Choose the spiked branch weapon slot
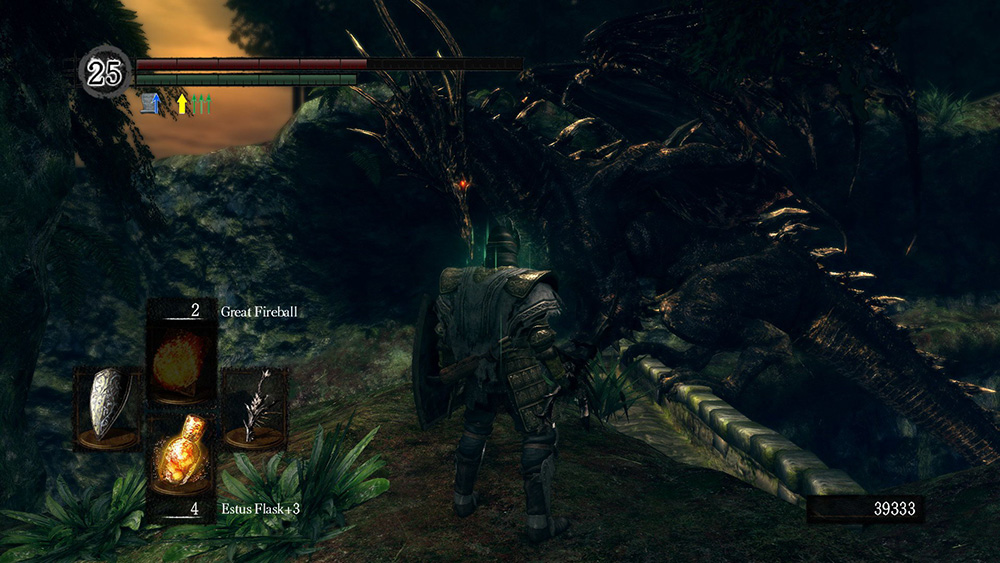 (x=255, y=407)
